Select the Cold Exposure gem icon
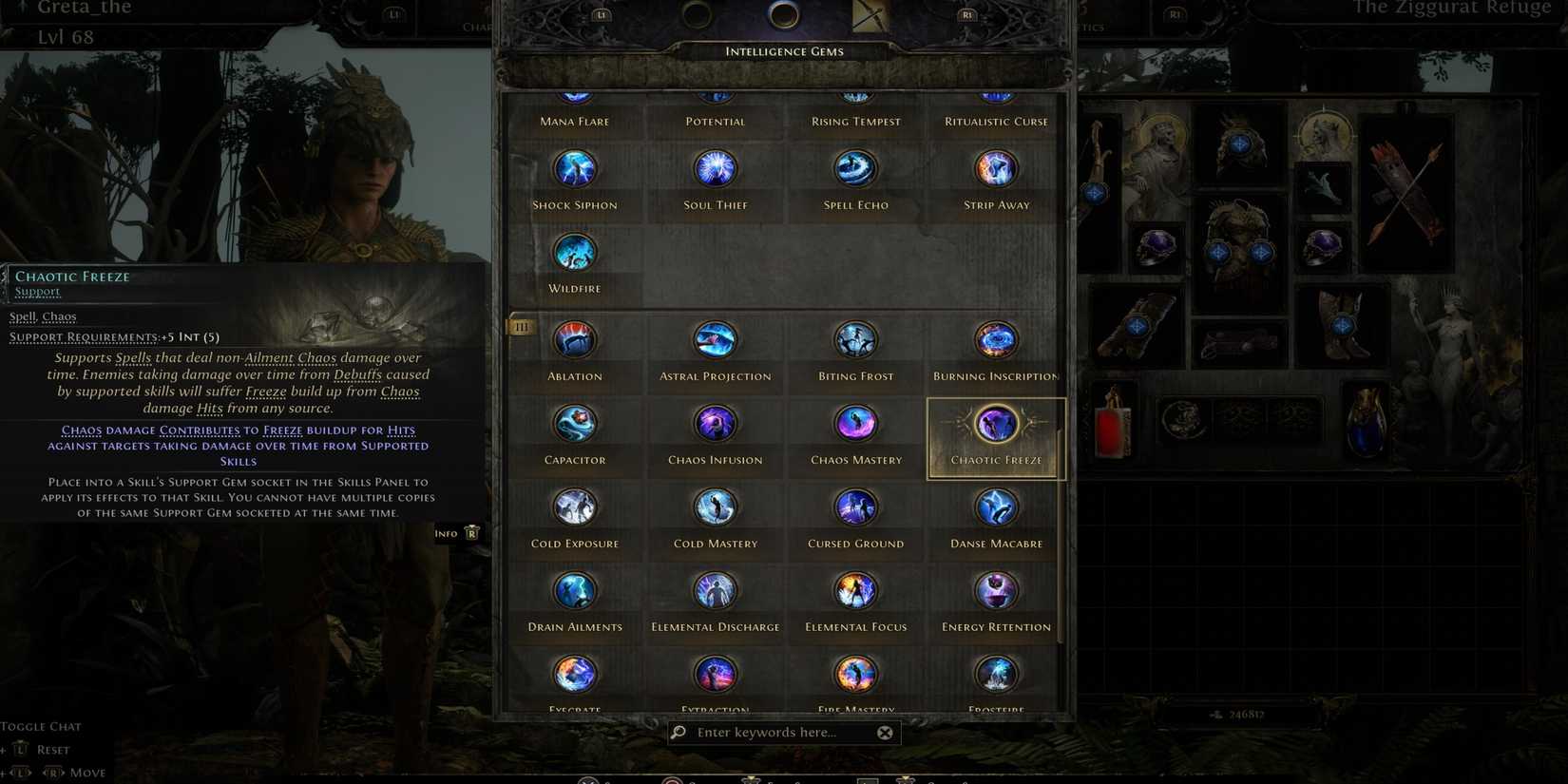 pos(574,507)
